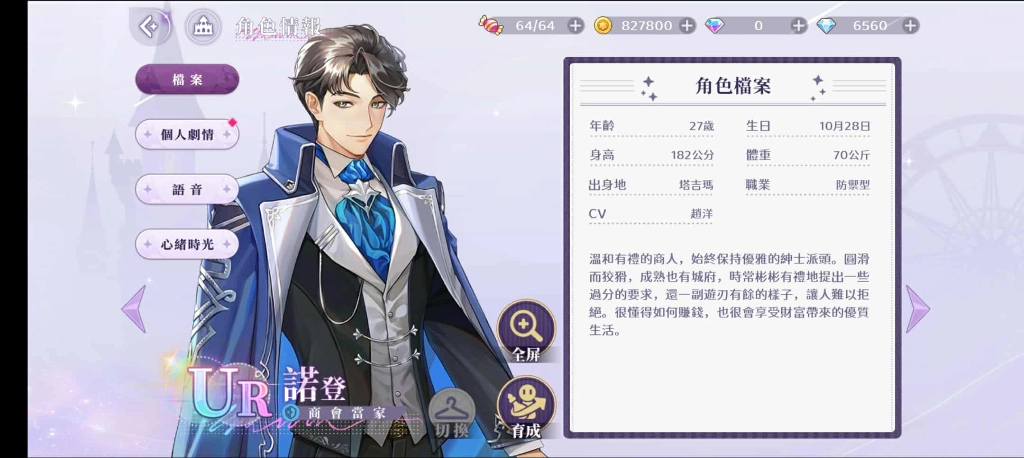Open the 育成 training button
The image size is (1024, 458).
point(526,407)
